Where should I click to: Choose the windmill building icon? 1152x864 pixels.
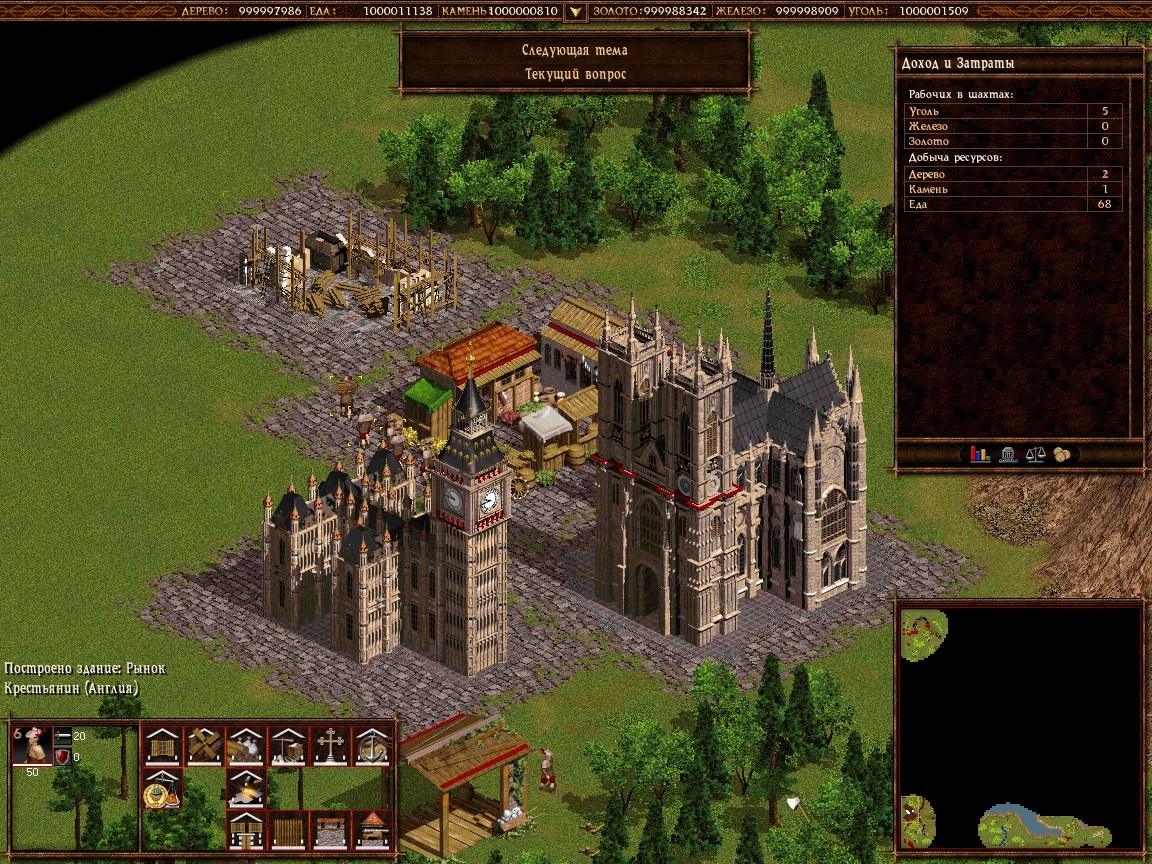click(204, 745)
